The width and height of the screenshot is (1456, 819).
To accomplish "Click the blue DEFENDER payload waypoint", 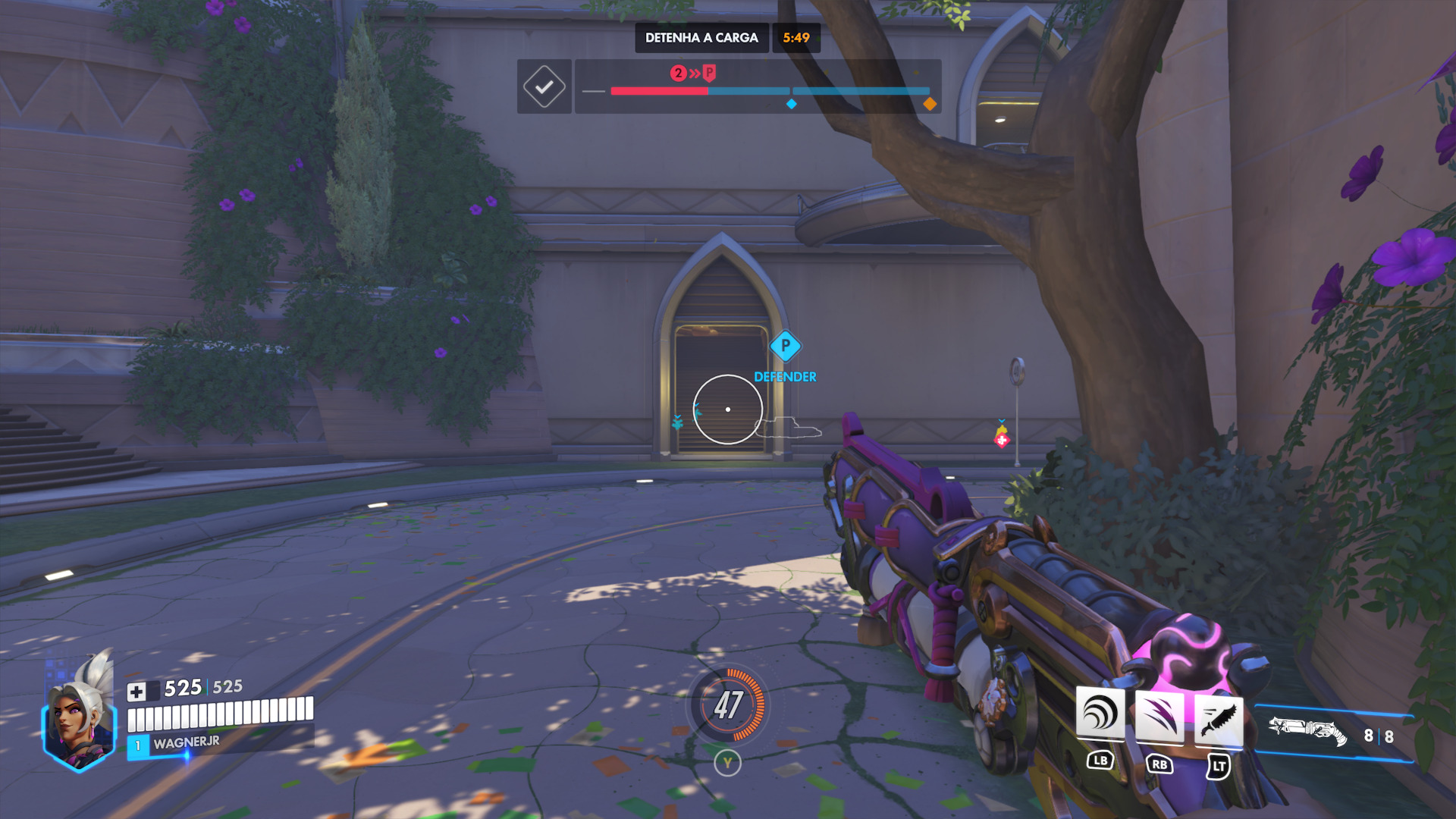I will pyautogui.click(x=786, y=347).
